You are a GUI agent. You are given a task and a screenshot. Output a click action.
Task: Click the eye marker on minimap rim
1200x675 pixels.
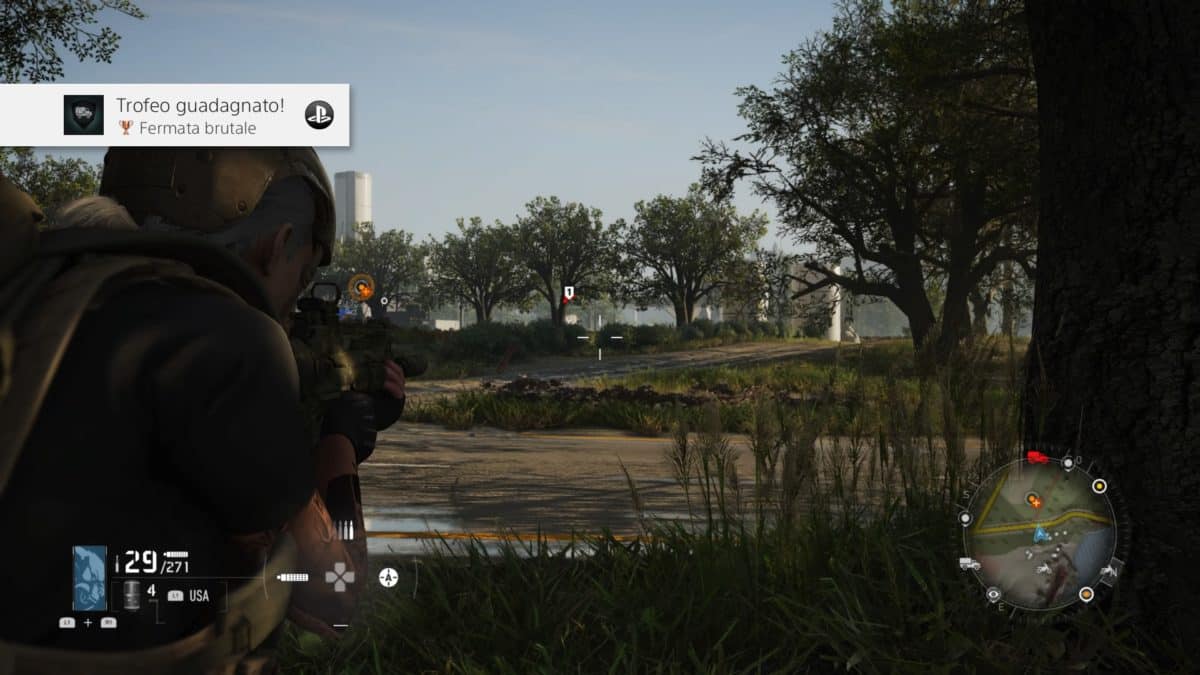click(x=993, y=594)
